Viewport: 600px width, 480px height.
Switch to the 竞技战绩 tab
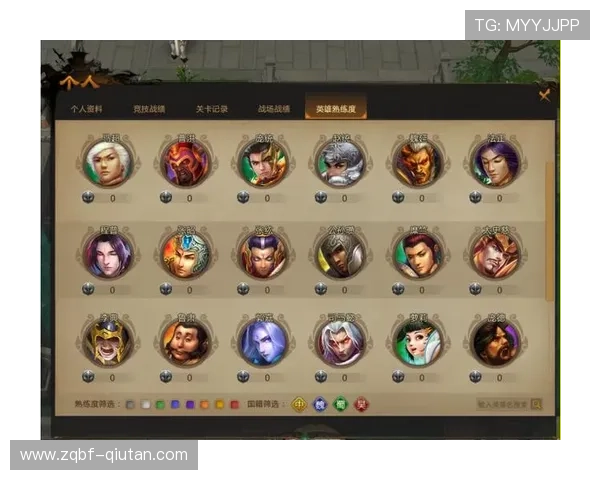click(x=149, y=108)
